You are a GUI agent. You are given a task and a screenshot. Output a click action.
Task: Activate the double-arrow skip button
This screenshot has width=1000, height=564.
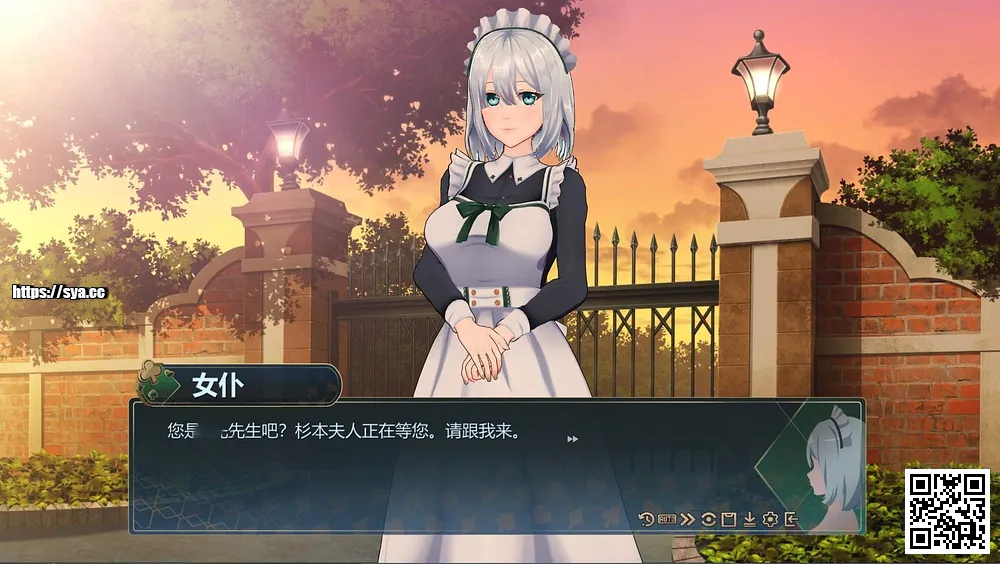(687, 519)
